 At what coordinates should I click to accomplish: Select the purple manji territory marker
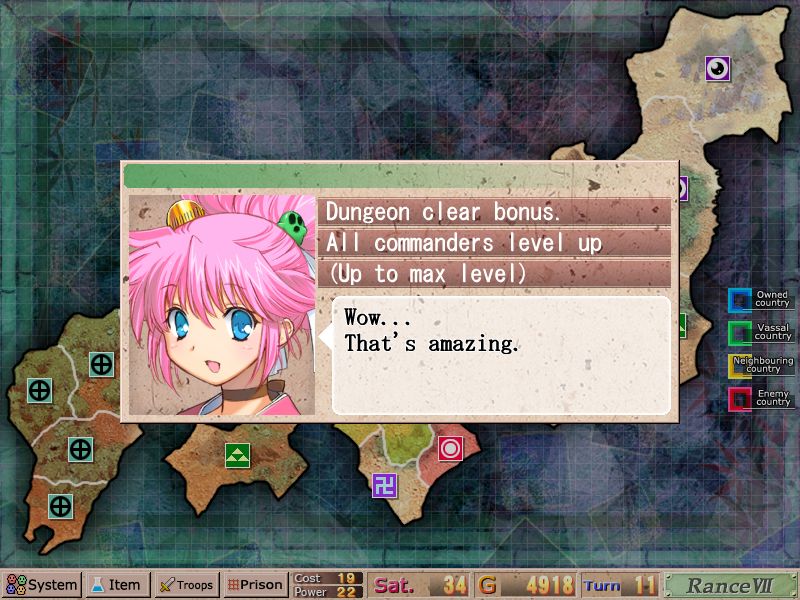(385, 486)
